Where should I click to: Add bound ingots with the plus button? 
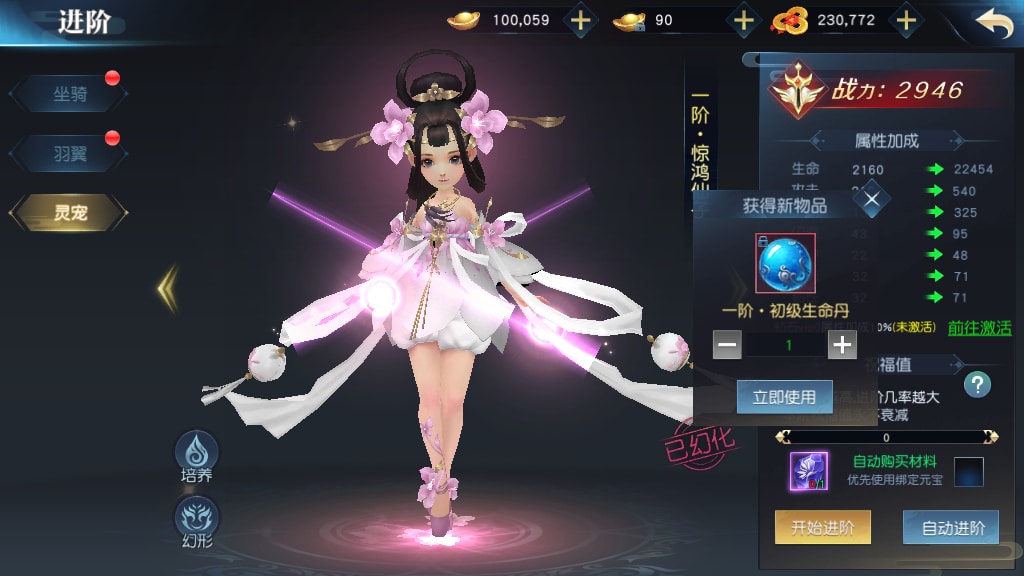(x=743, y=20)
